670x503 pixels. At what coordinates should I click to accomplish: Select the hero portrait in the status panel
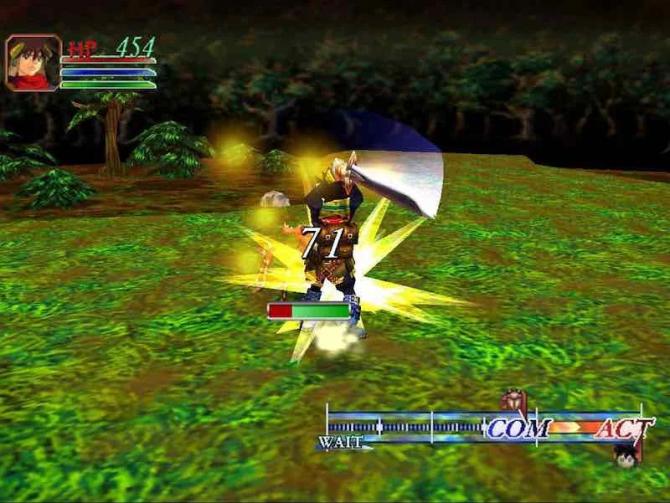33,63
